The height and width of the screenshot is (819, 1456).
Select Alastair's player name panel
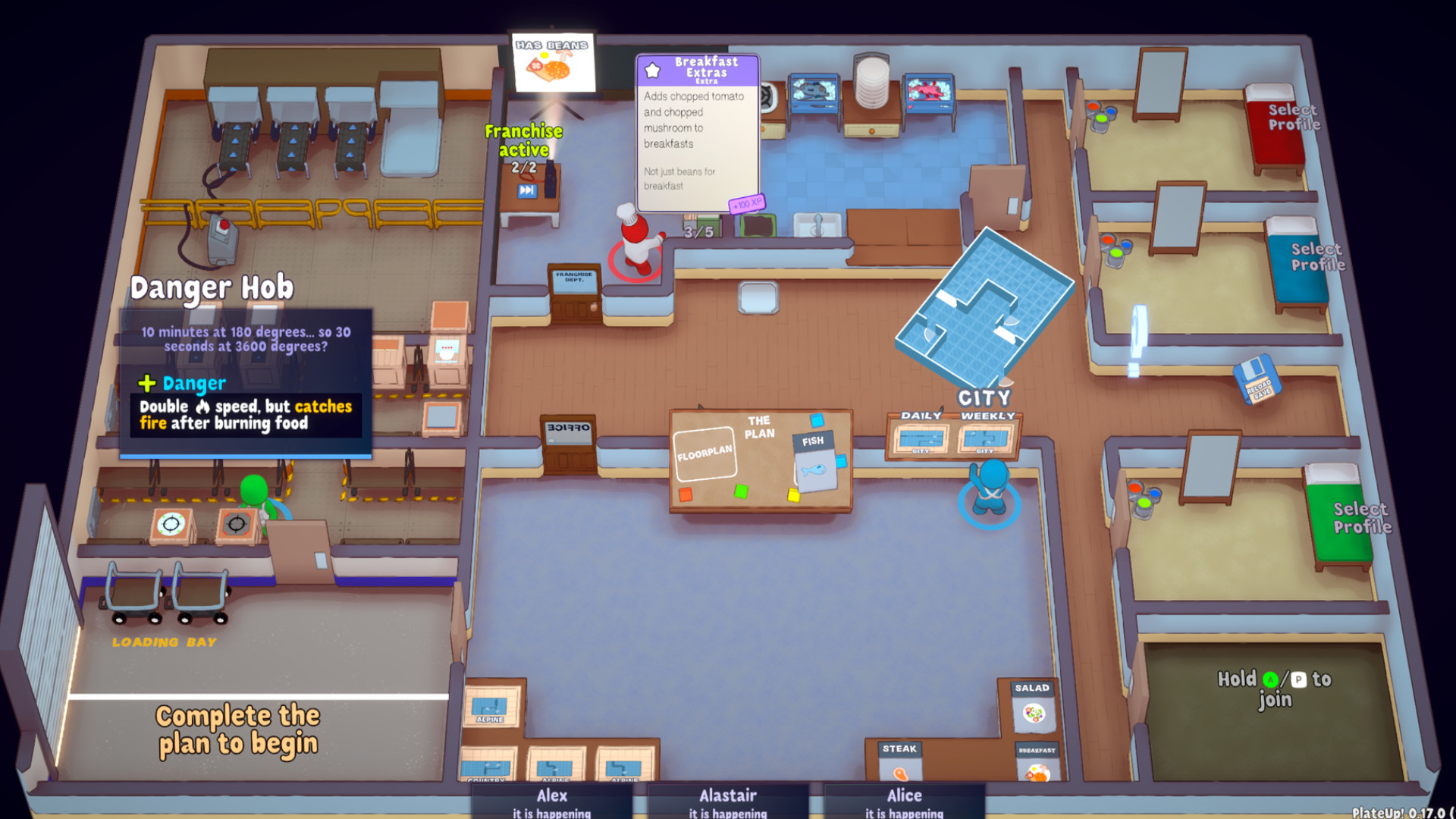click(x=727, y=802)
